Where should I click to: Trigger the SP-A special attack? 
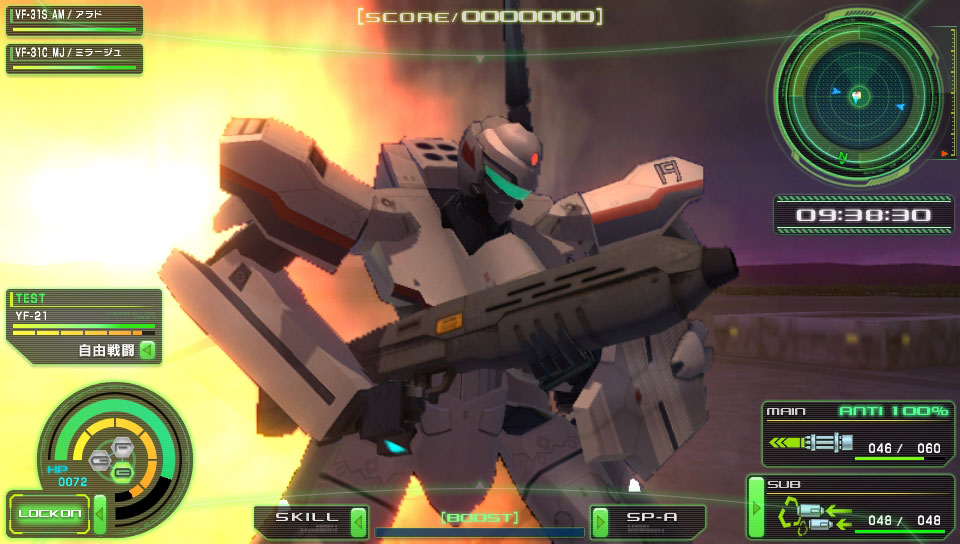[652, 519]
